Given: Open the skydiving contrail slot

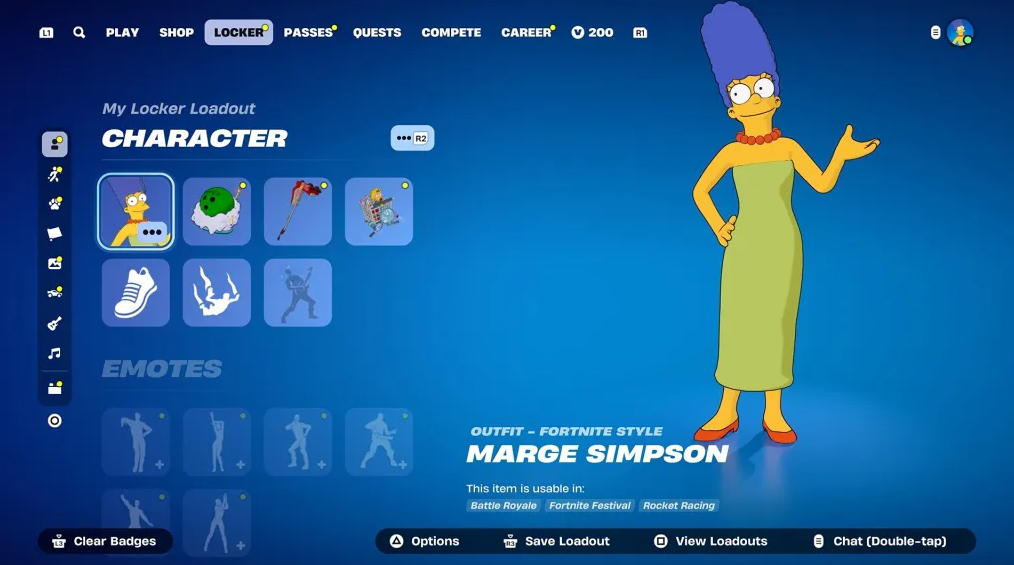Looking at the screenshot, I should [217, 292].
